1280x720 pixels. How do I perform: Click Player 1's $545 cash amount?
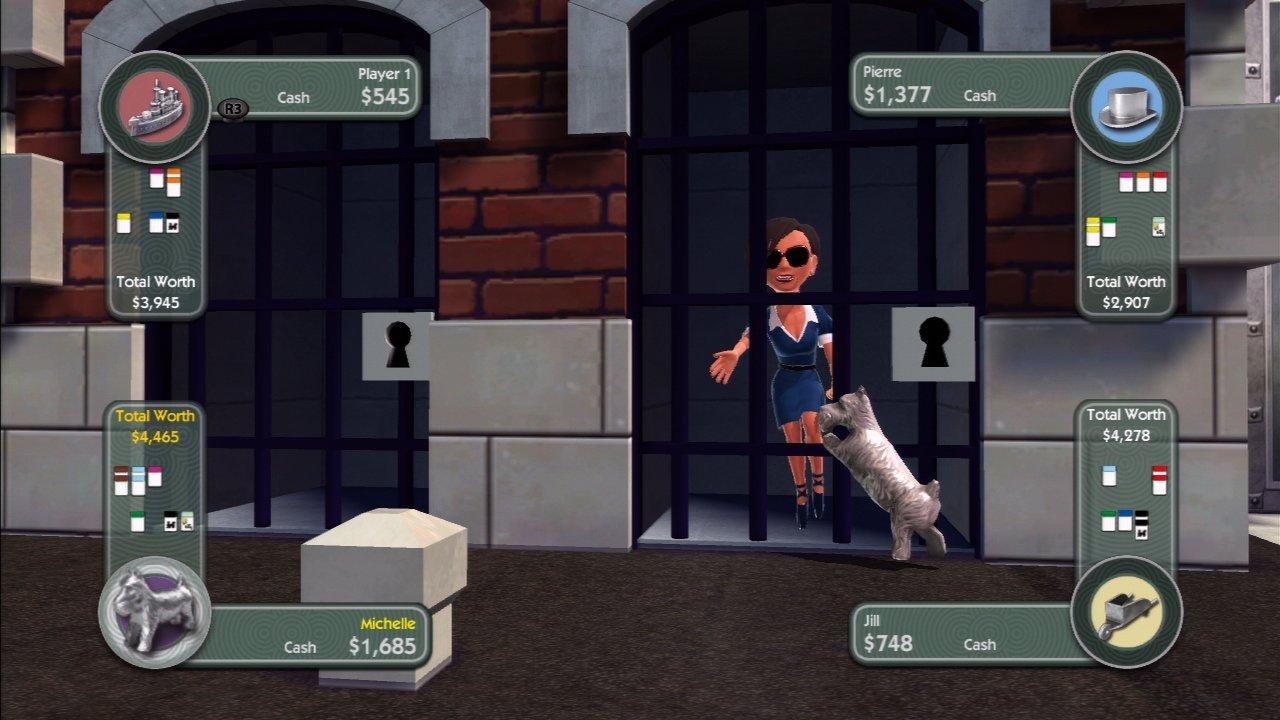pos(385,97)
